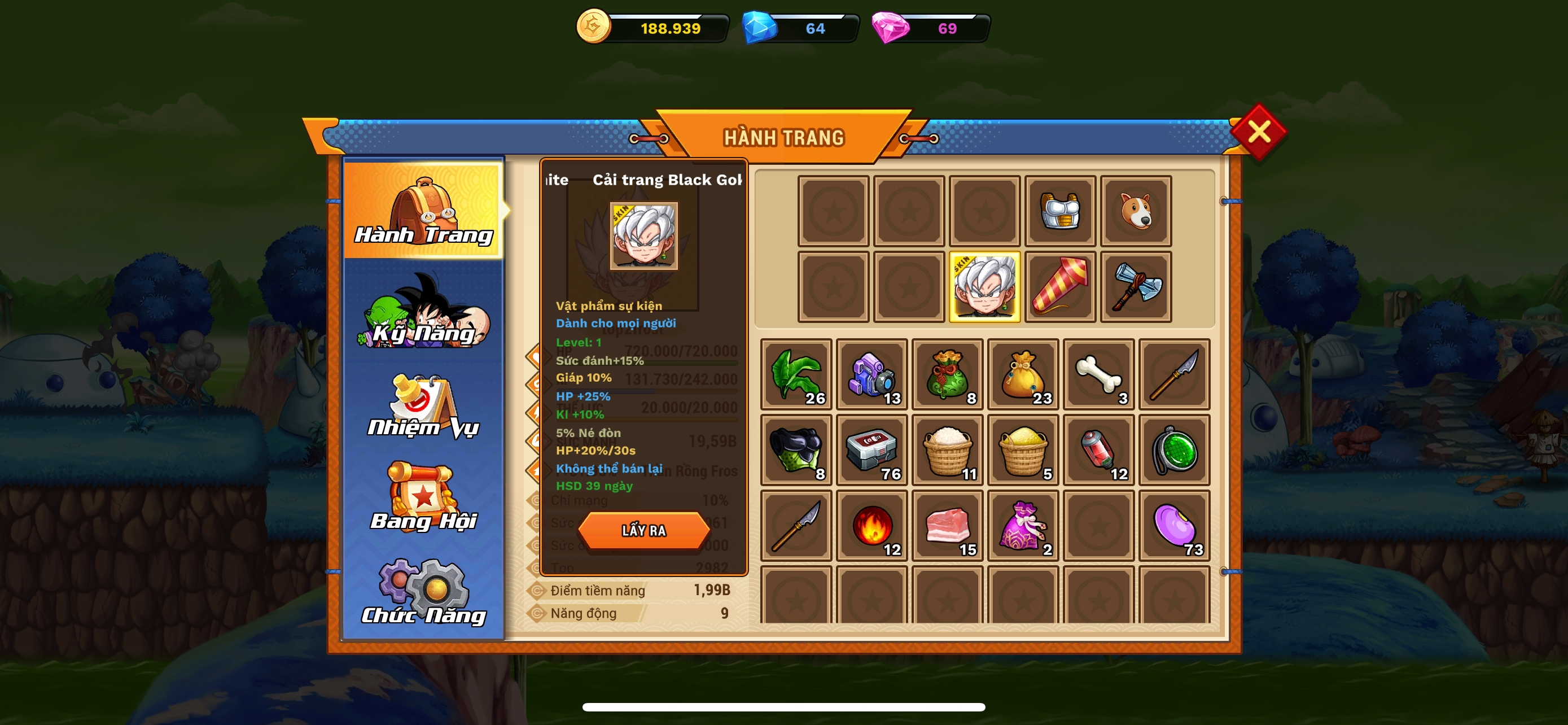
Task: Tap the LẤY RA button
Action: click(x=643, y=530)
